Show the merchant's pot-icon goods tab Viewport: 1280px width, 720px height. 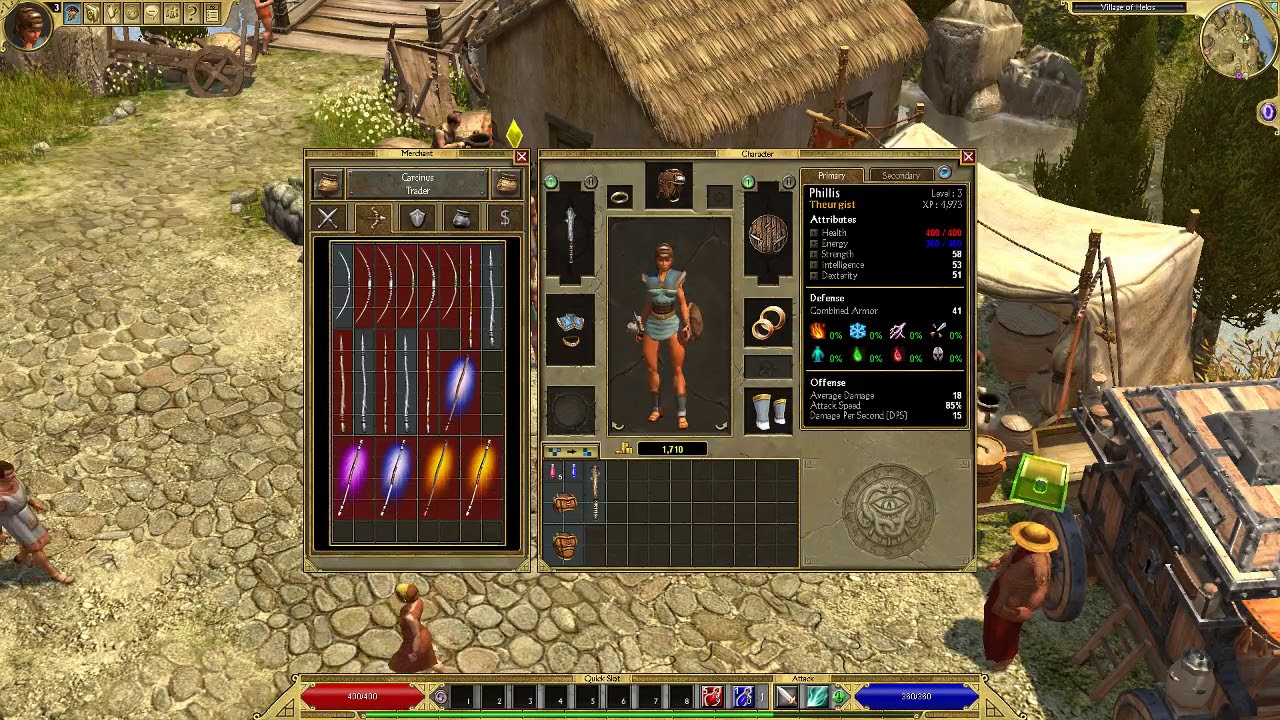[x=461, y=218]
